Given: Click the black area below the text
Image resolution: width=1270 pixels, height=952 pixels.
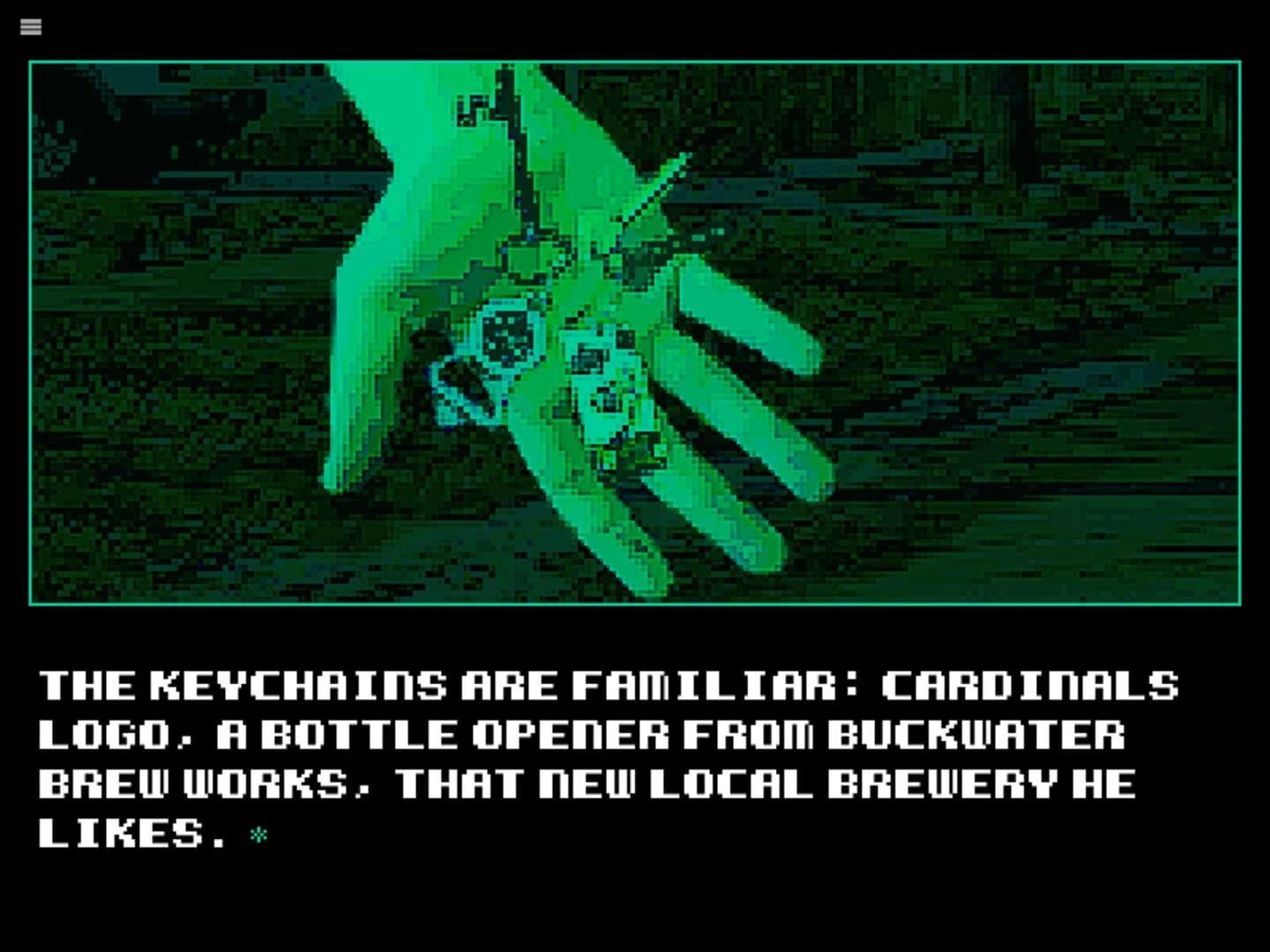Looking at the screenshot, I should pyautogui.click(x=635, y=908).
